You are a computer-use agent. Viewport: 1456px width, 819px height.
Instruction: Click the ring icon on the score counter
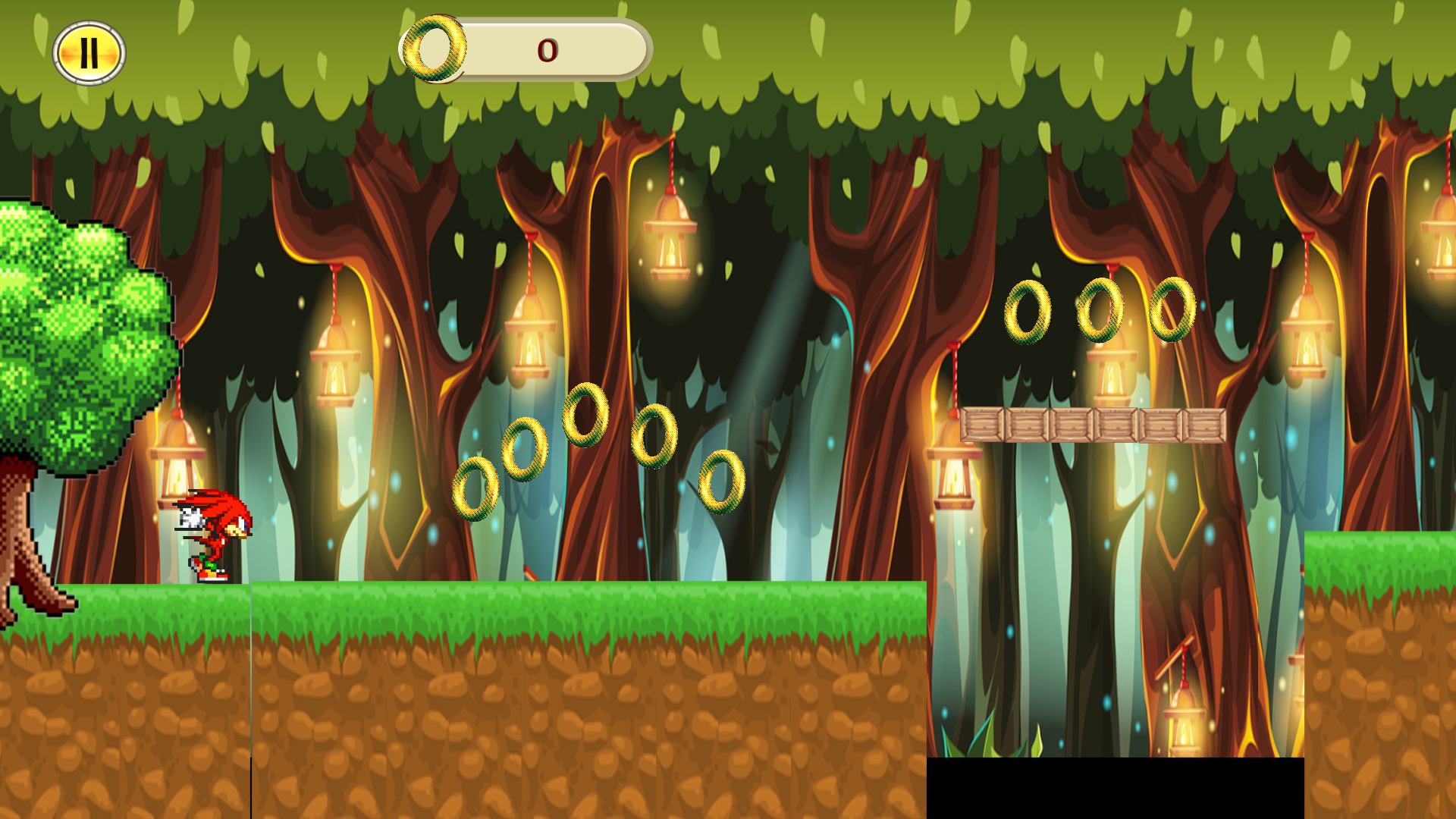(x=434, y=50)
